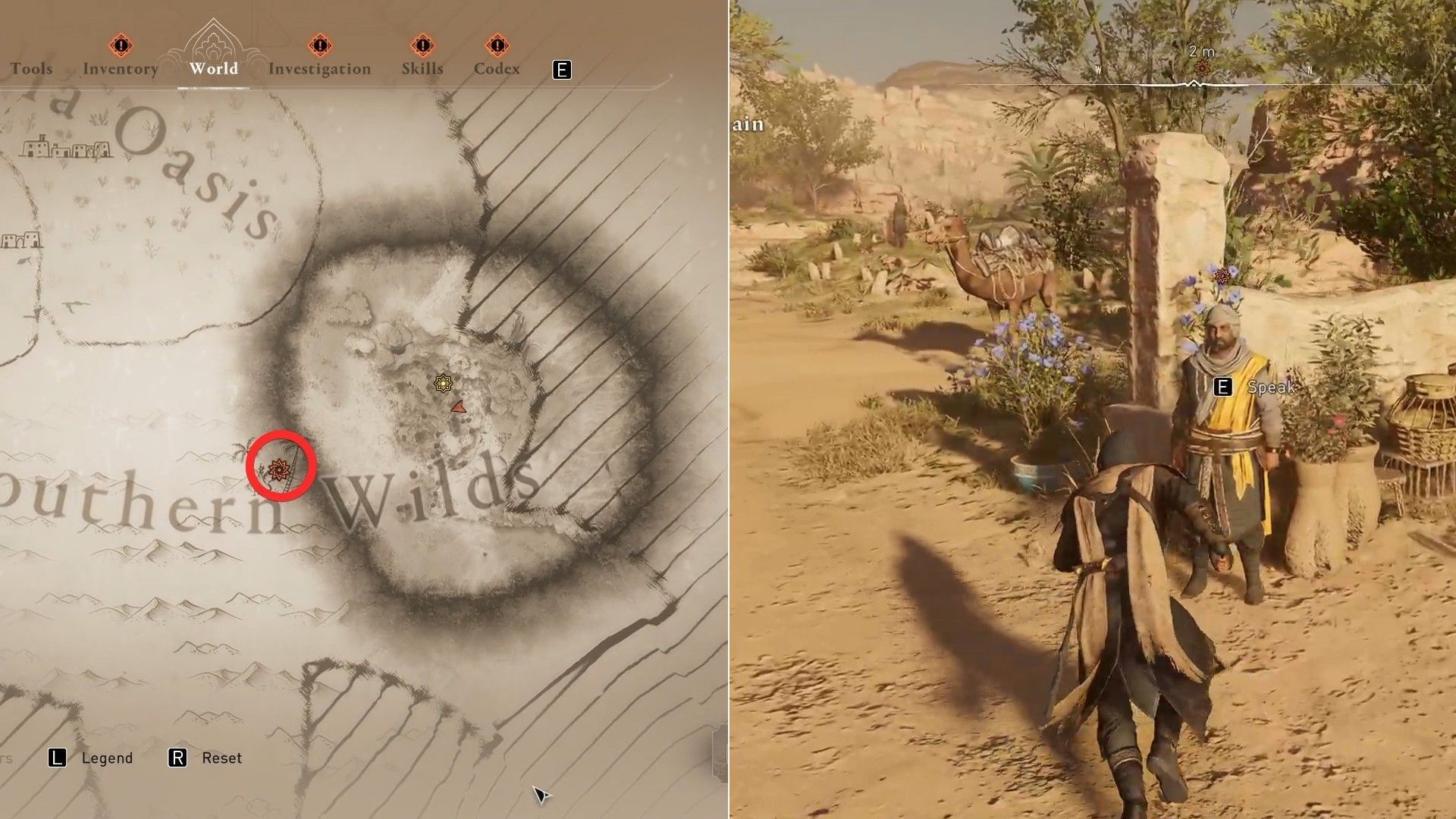Image resolution: width=1456 pixels, height=819 pixels.
Task: Click the W direction on the compass bar
Action: click(1098, 68)
